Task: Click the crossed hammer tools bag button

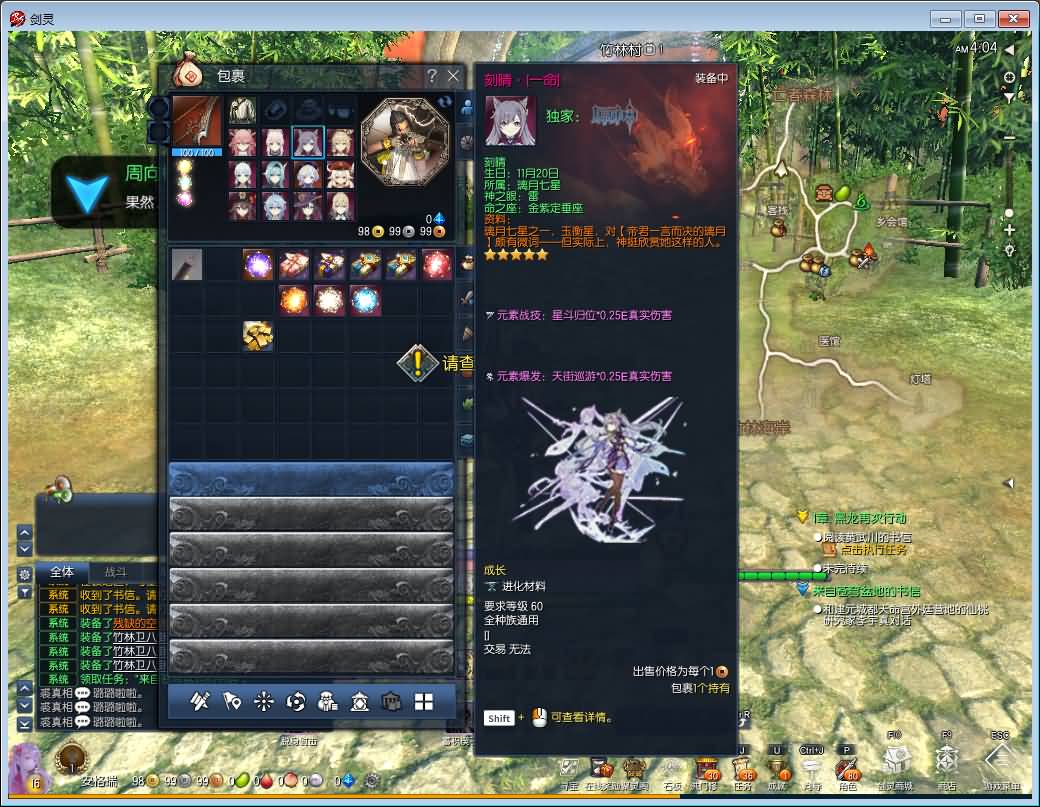Action: coord(200,702)
